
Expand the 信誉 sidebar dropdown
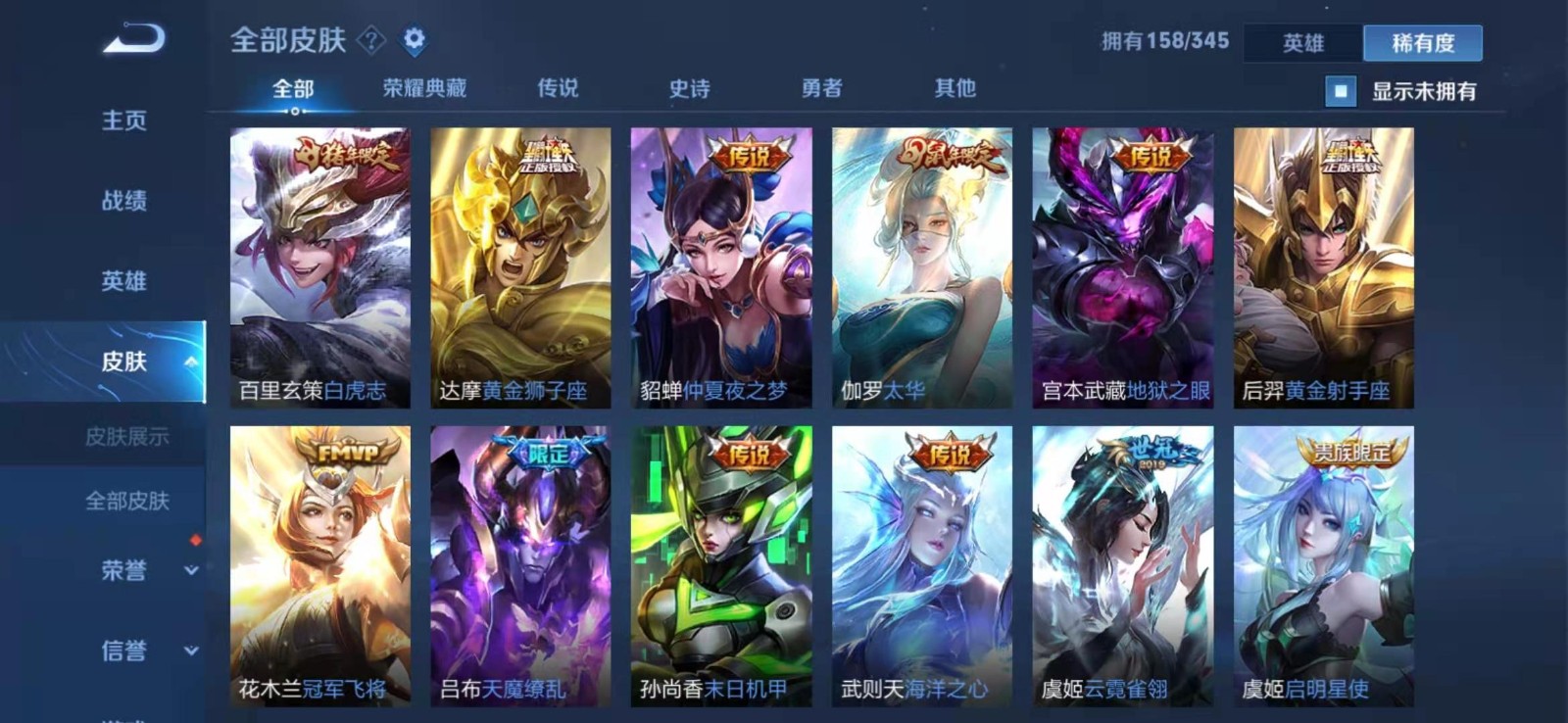(x=192, y=651)
